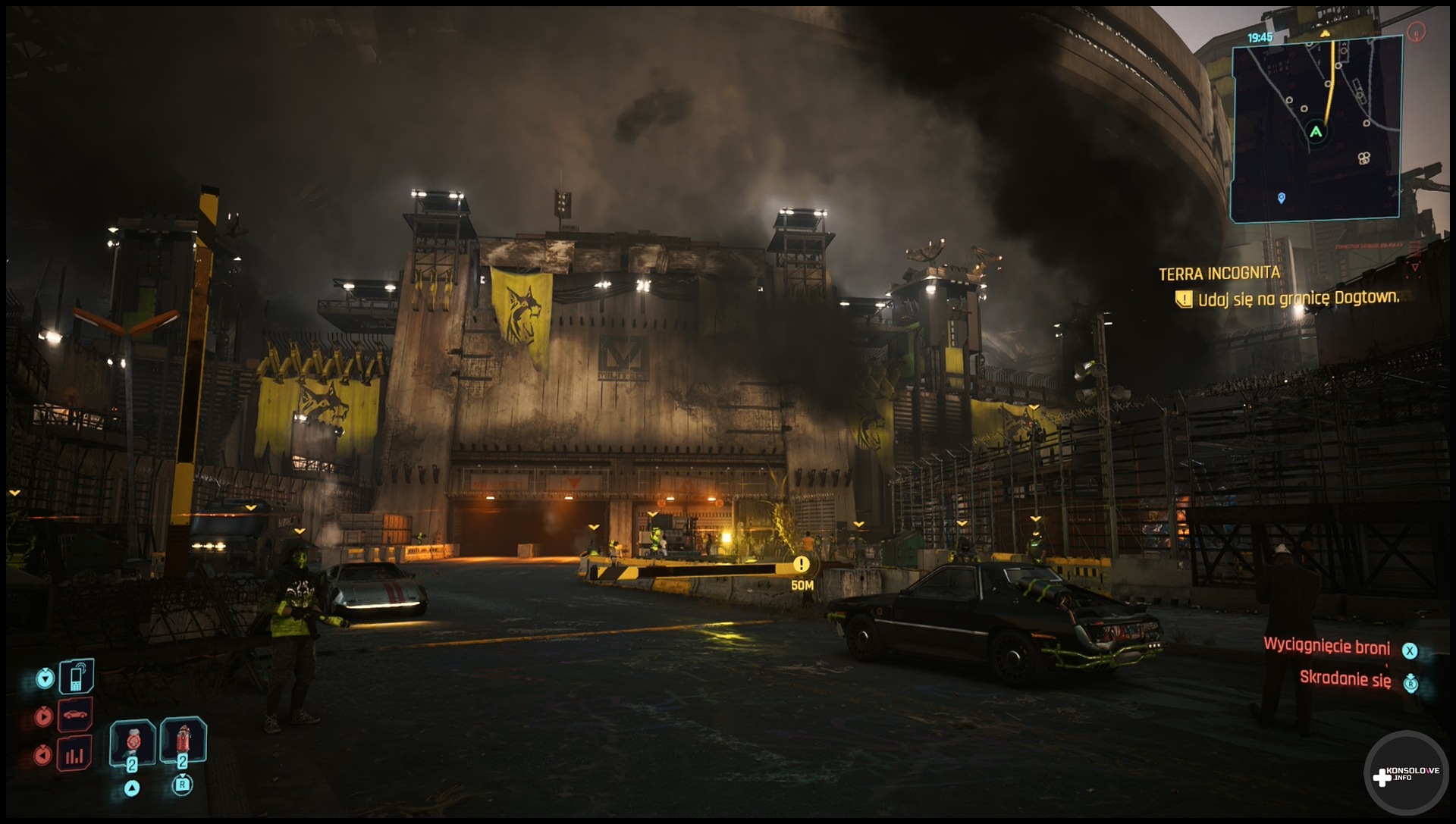This screenshot has width=1456, height=824.
Task: Open the konsolowe.info watermark logo
Action: (1407, 775)
